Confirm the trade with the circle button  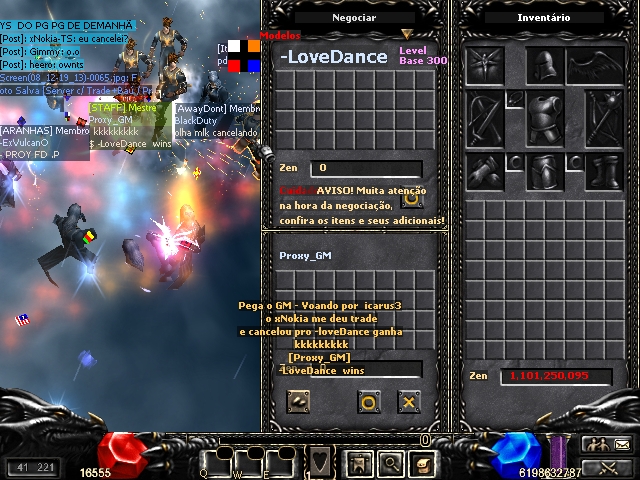368,402
